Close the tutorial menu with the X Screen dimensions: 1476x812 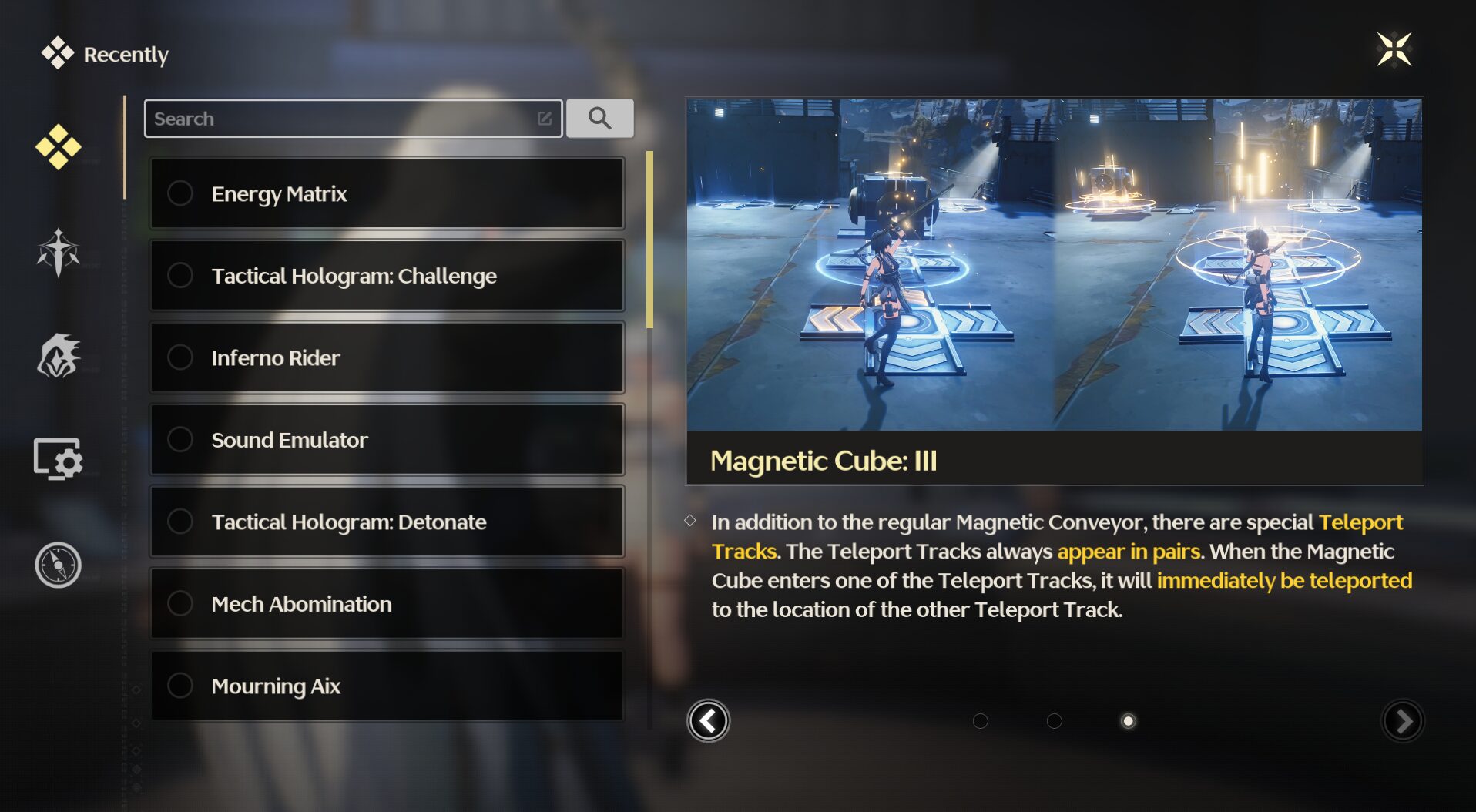[x=1394, y=50]
